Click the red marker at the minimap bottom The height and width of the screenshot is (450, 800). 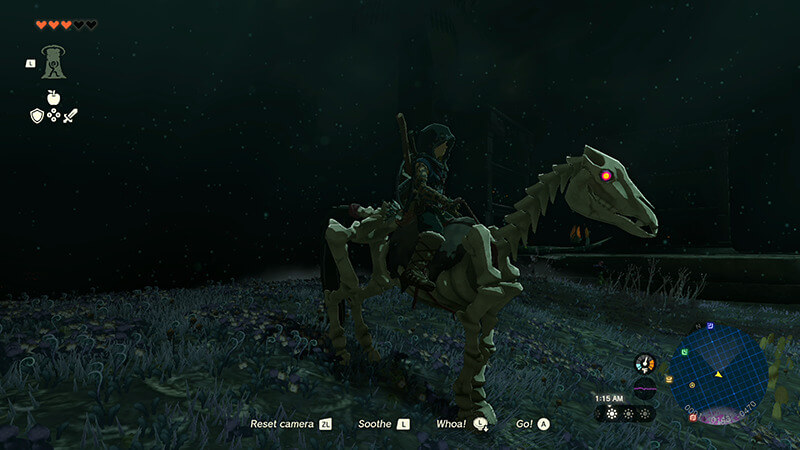tap(692, 417)
